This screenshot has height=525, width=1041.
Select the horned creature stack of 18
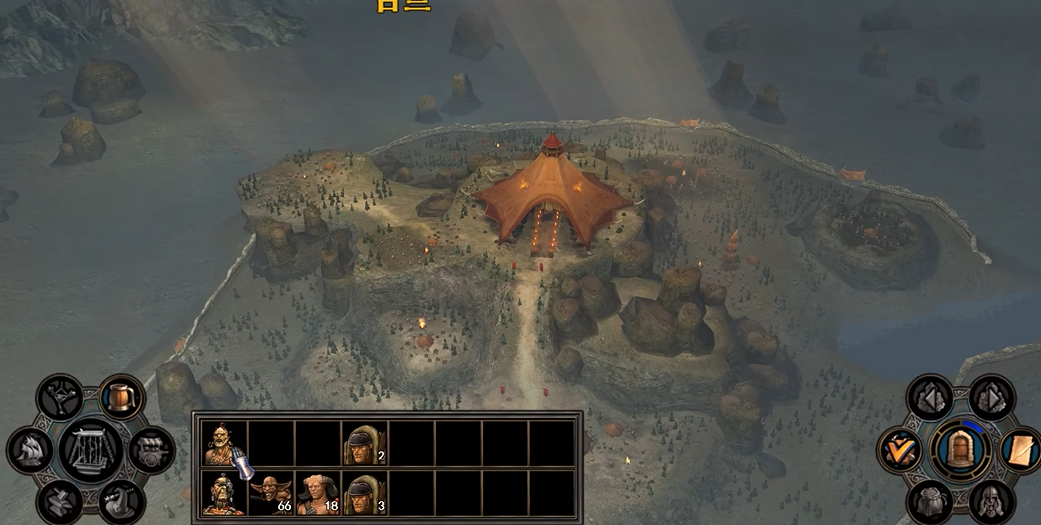[317, 494]
